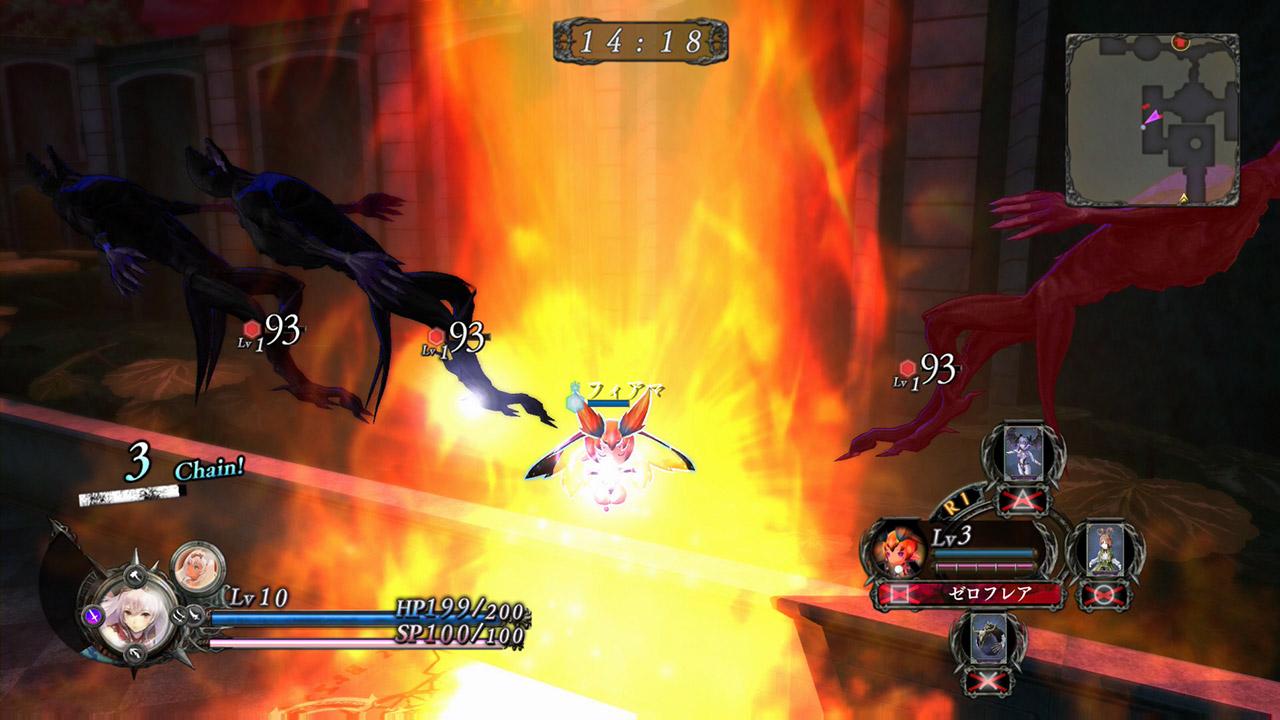
Task: Select the scythe weapon icon below portrait
Action: coord(135,654)
